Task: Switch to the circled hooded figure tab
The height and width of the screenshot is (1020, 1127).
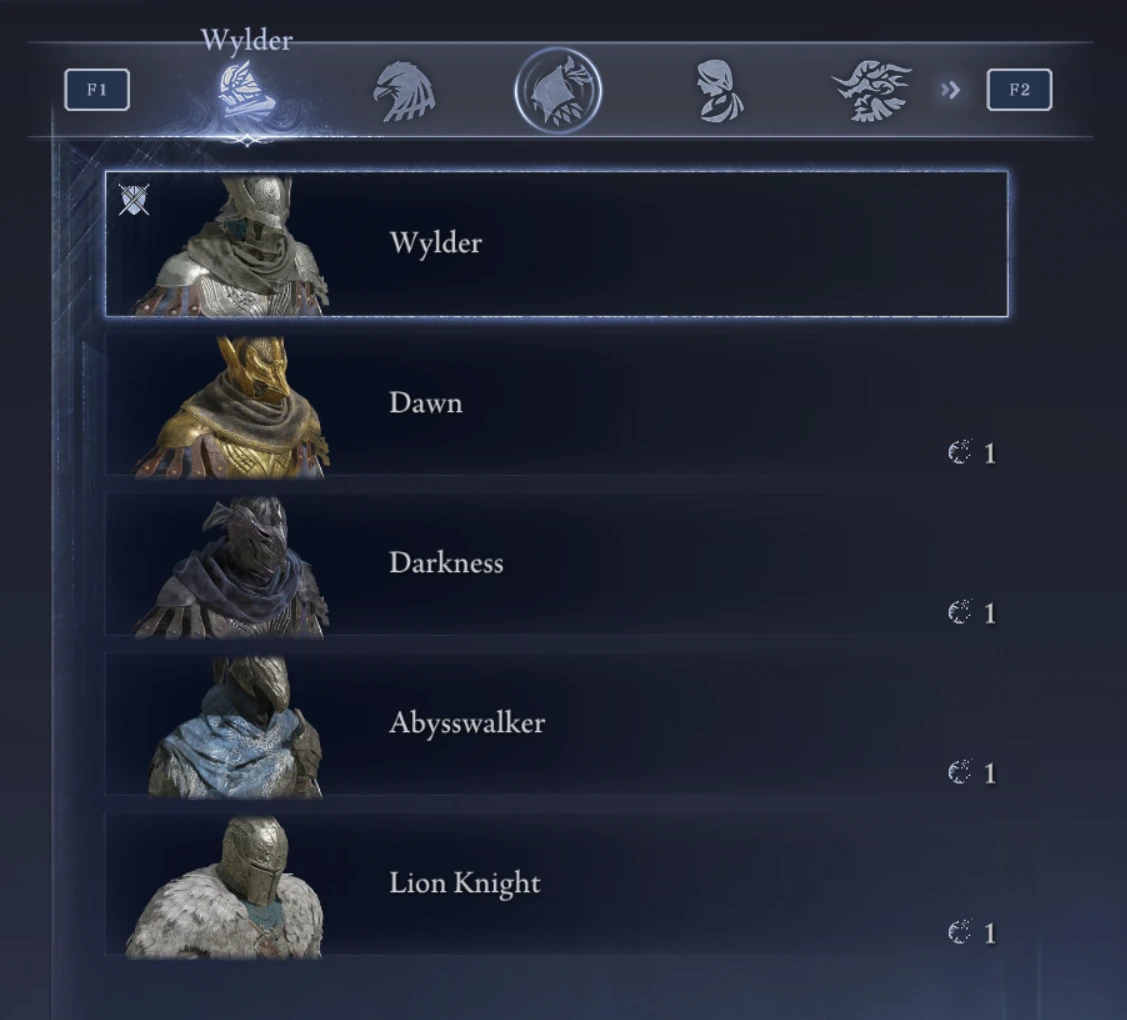Action: [x=558, y=91]
